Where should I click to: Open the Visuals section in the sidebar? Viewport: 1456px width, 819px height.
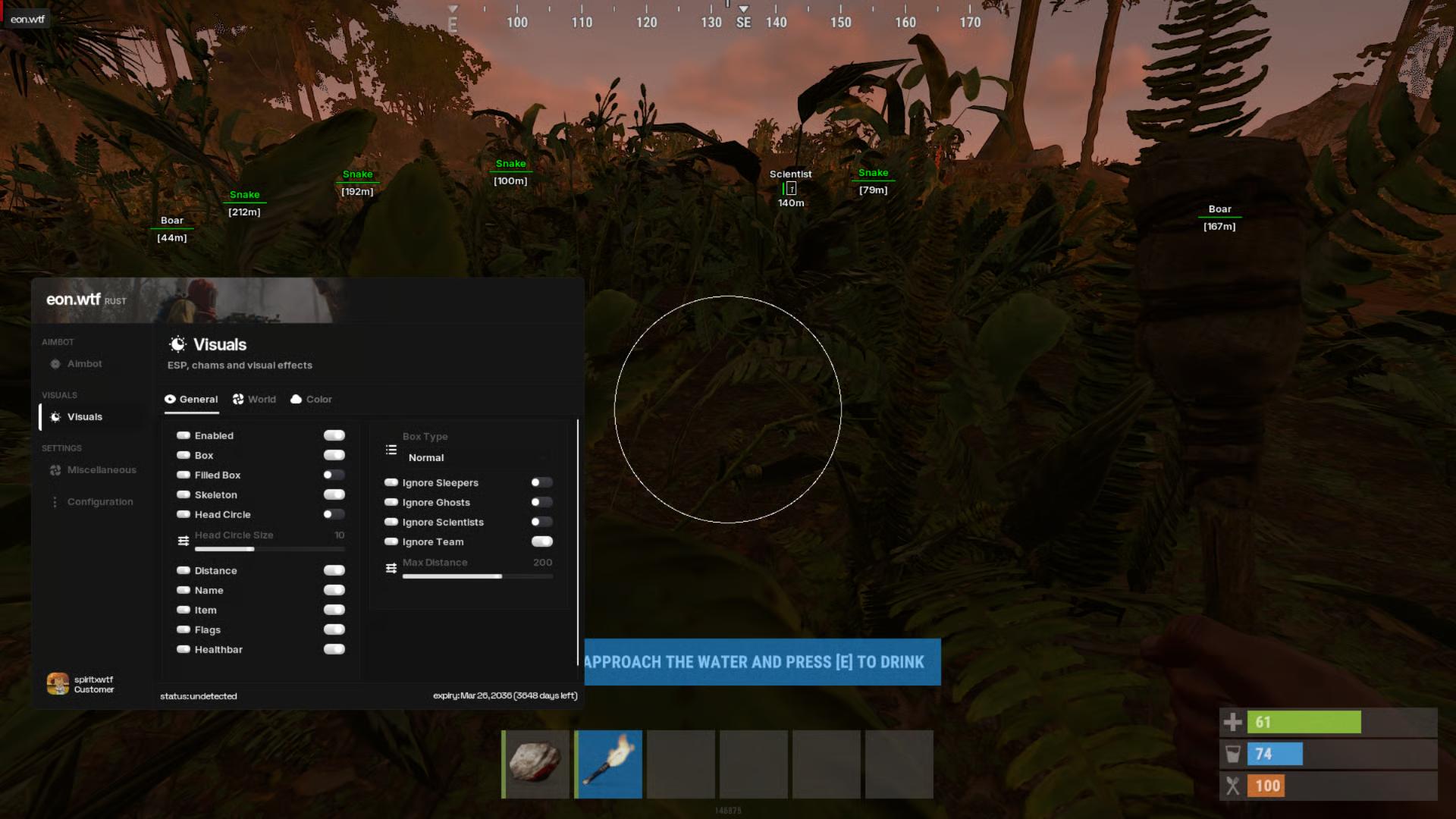[84, 417]
